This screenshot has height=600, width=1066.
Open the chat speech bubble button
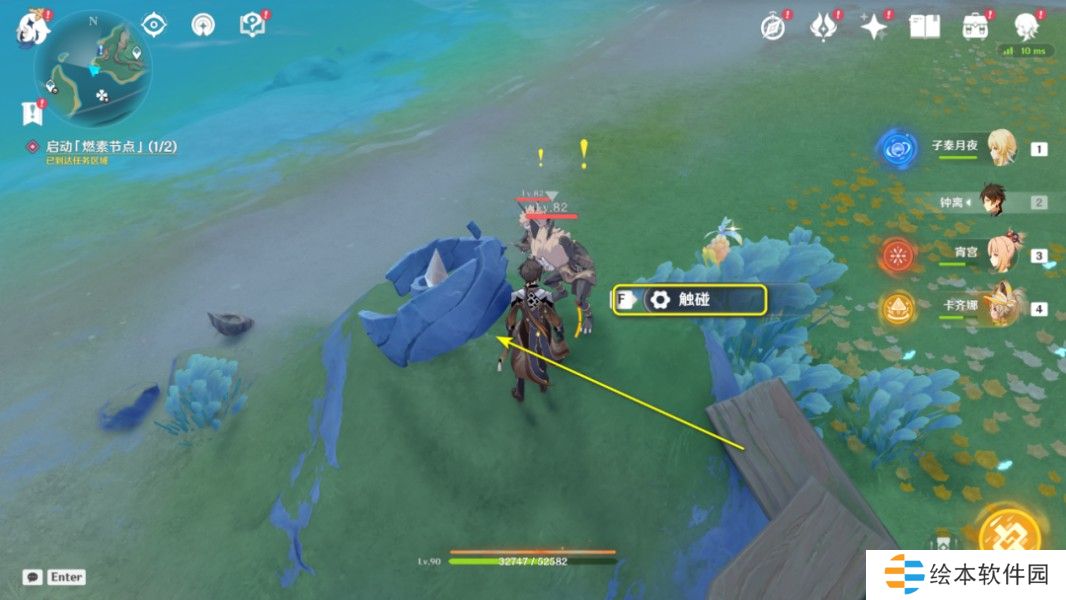tap(33, 577)
